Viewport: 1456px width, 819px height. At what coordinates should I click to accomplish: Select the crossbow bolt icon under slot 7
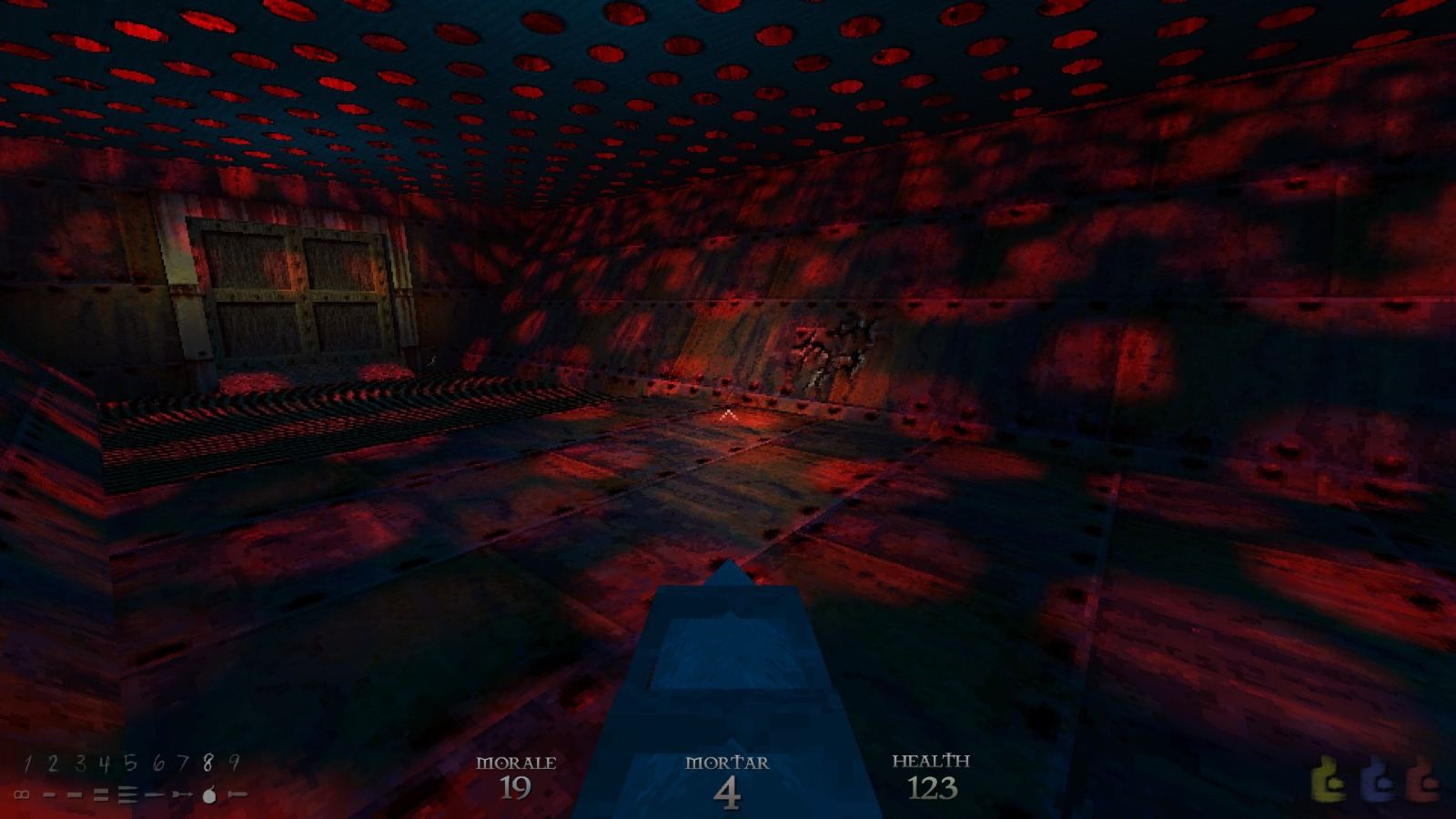pyautogui.click(x=182, y=794)
